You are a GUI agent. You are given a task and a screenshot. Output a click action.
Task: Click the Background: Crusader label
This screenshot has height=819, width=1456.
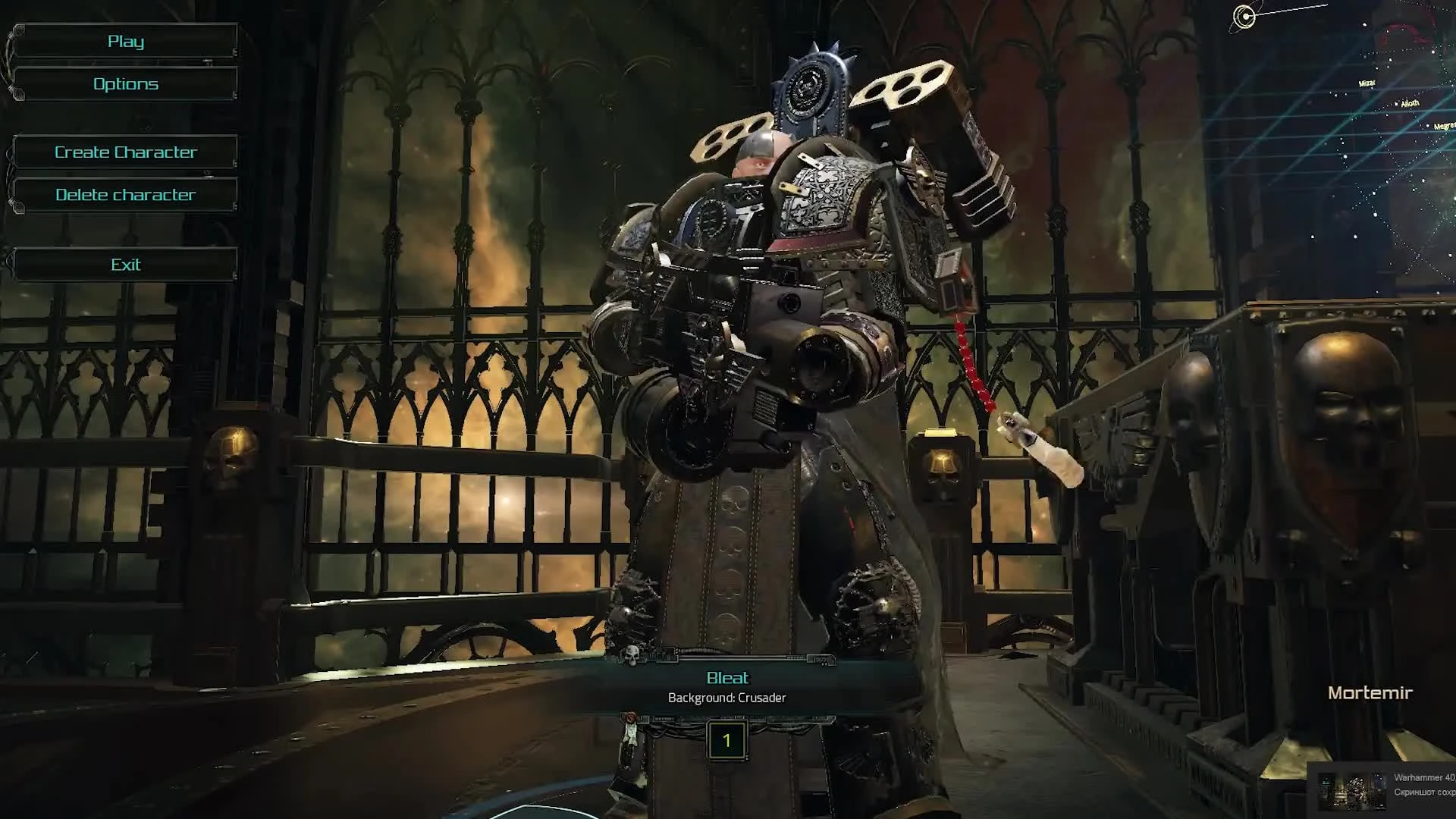tap(726, 697)
